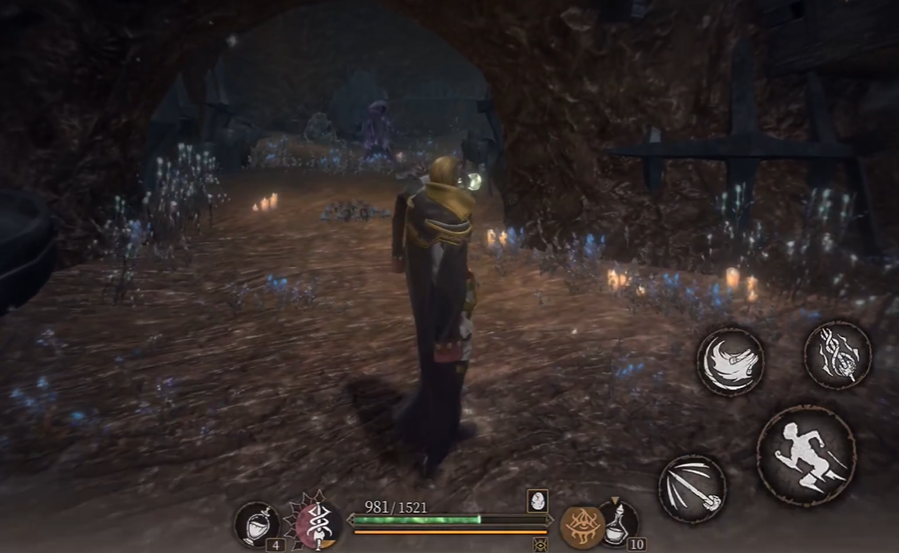Activate the orange glowing eye rune skill
The image size is (899, 553).
pos(578,525)
